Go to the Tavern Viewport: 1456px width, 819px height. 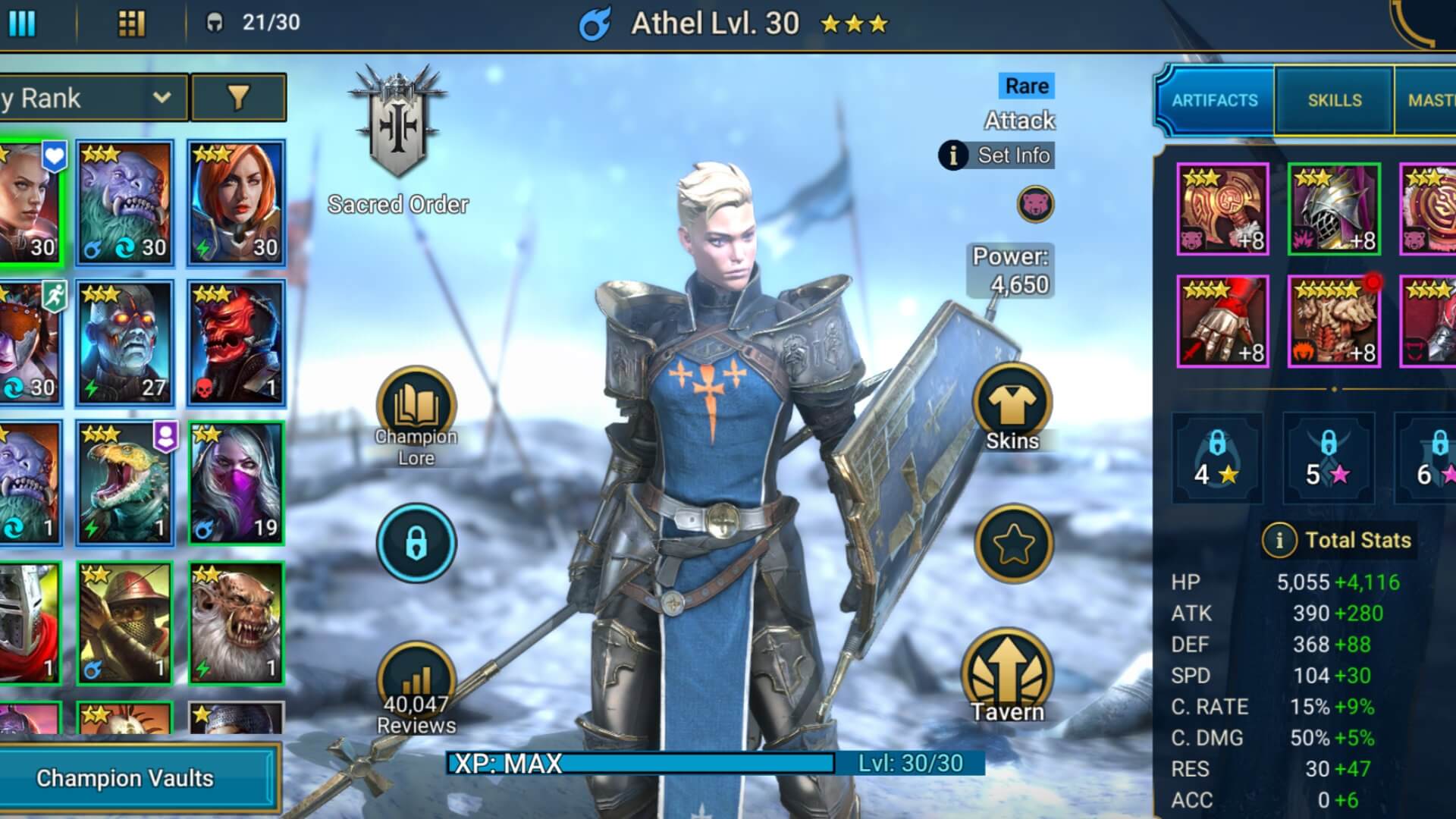pyautogui.click(x=1008, y=676)
